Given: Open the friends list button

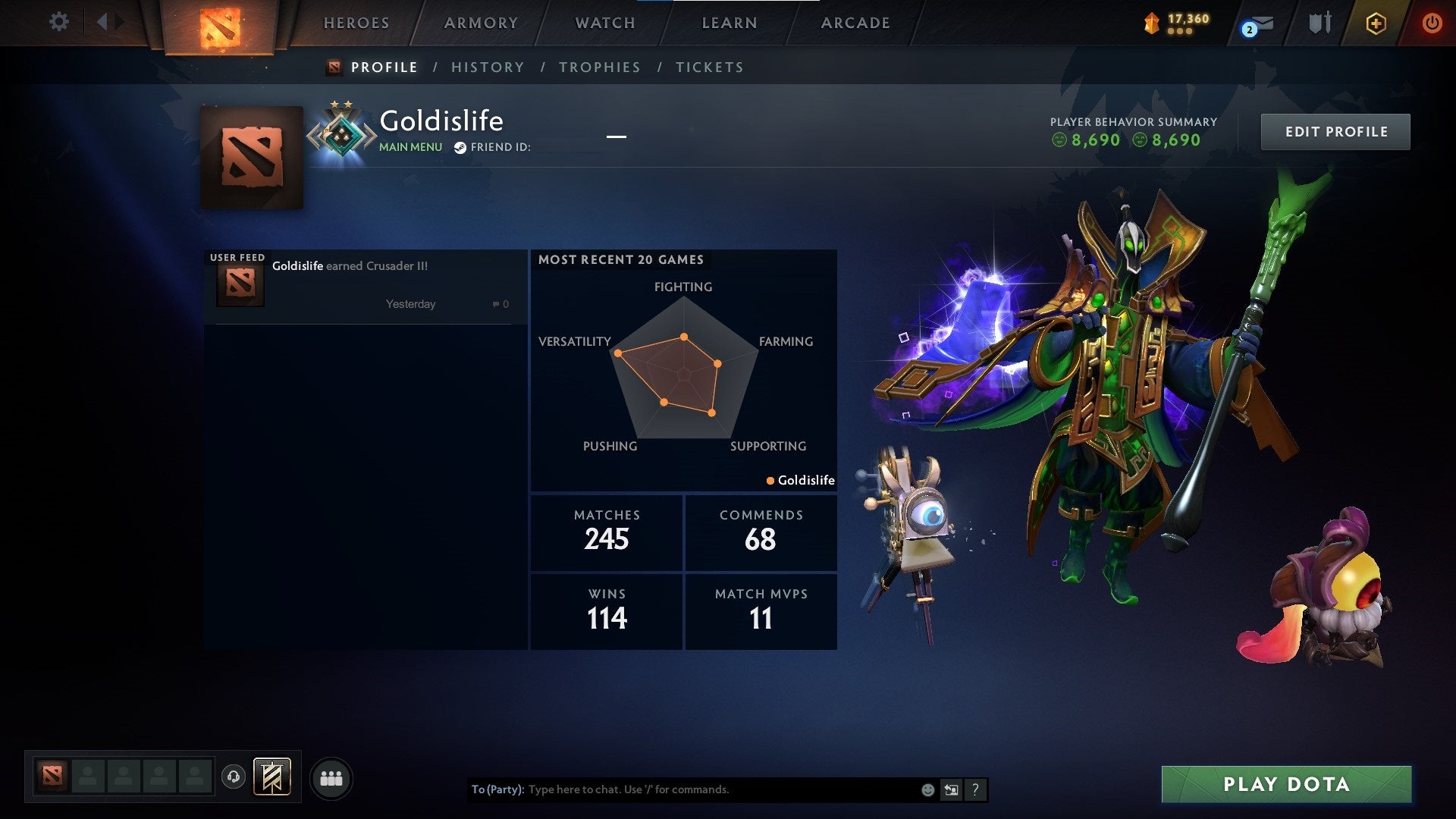Looking at the screenshot, I should pos(331,778).
